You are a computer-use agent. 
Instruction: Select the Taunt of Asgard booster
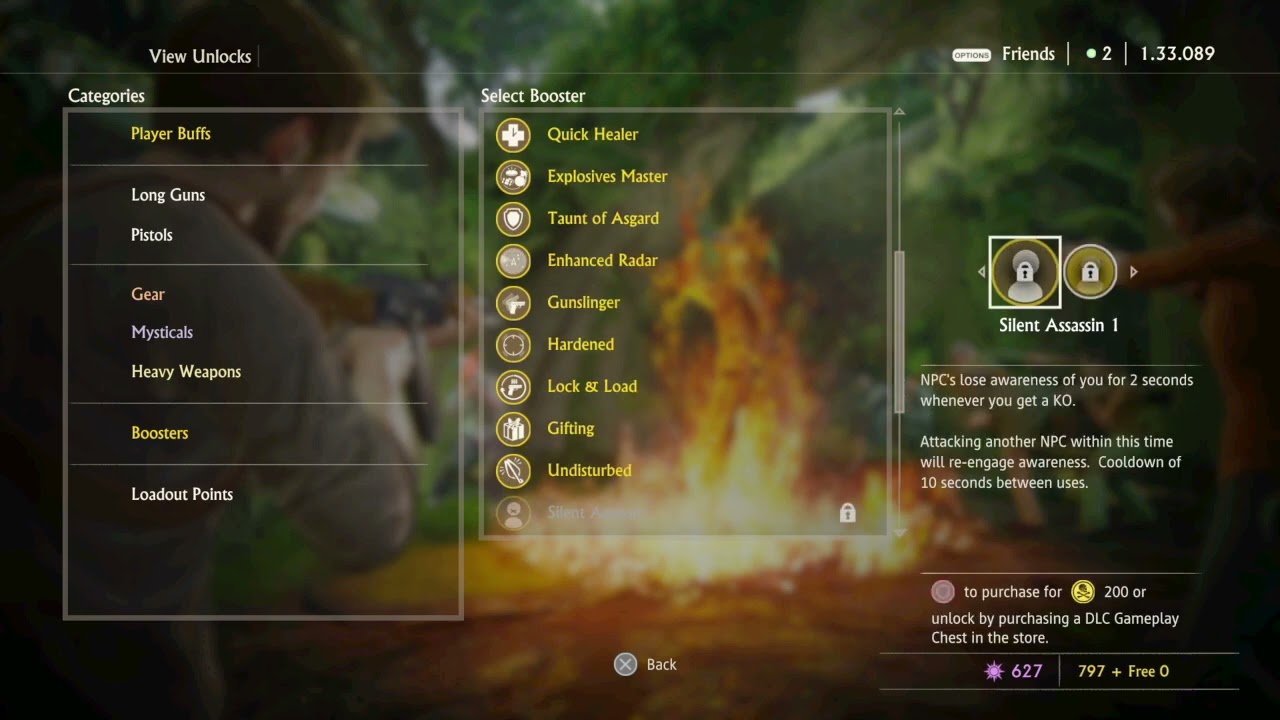coord(602,218)
